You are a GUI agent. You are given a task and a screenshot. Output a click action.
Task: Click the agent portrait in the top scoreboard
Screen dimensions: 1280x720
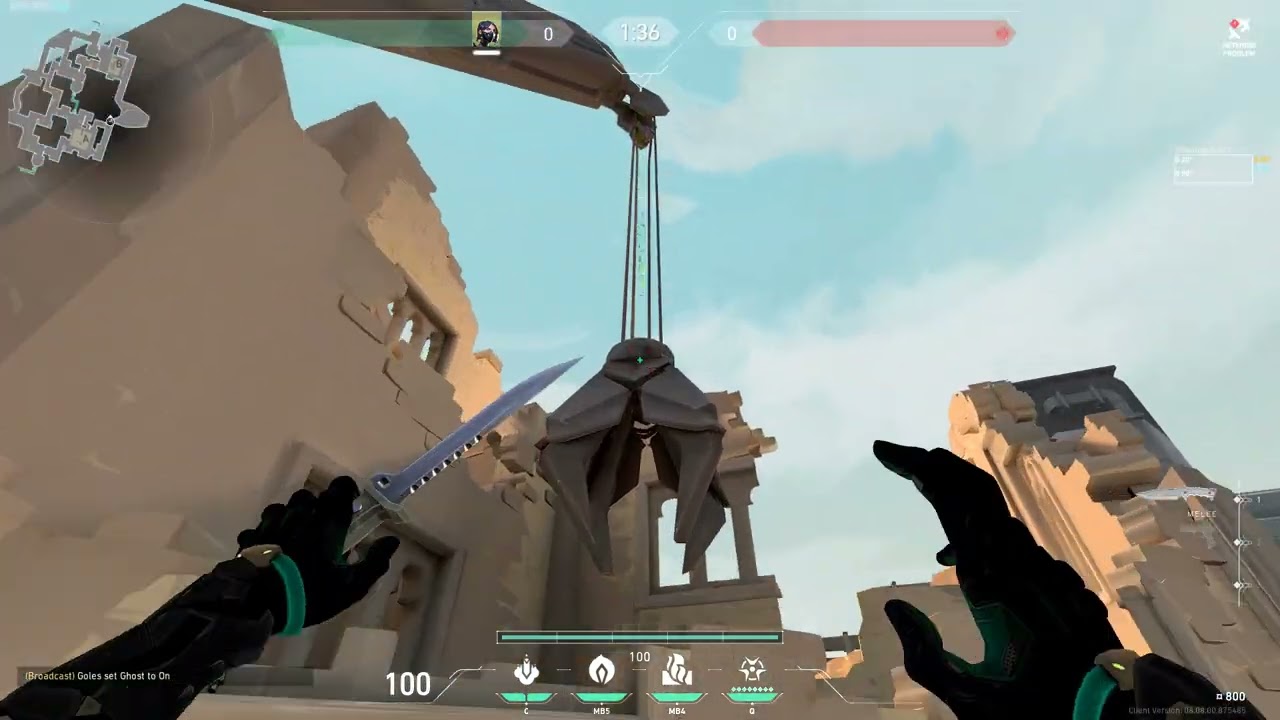tap(486, 33)
